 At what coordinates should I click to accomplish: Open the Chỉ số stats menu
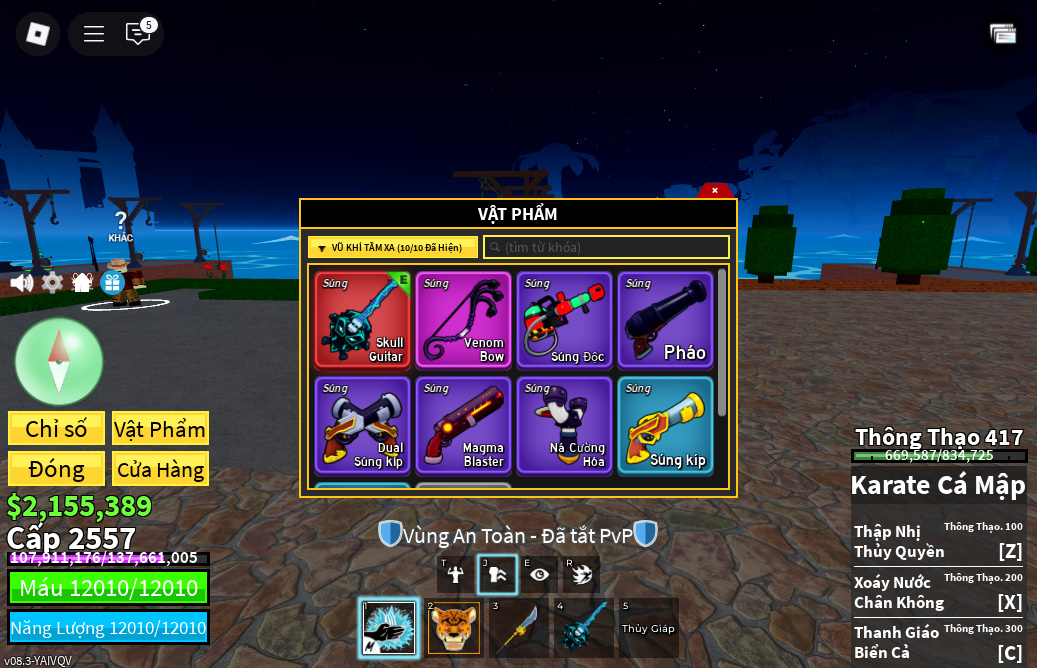(56, 429)
